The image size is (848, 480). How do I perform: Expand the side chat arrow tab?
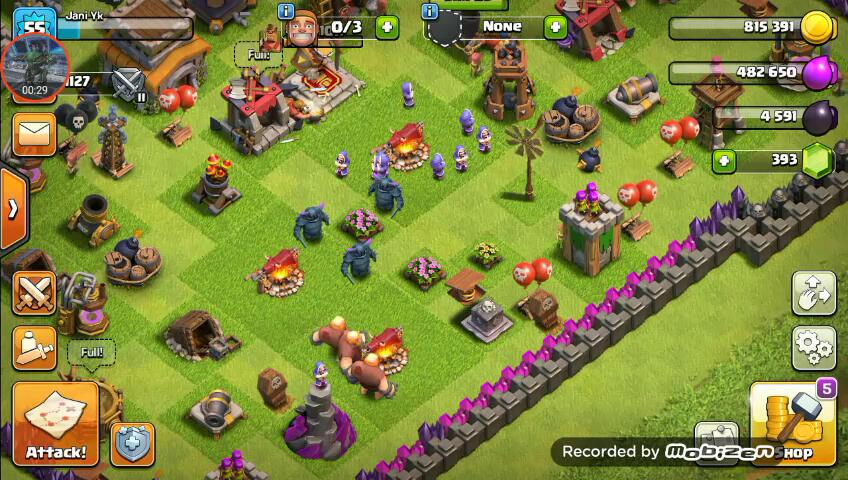tap(13, 209)
